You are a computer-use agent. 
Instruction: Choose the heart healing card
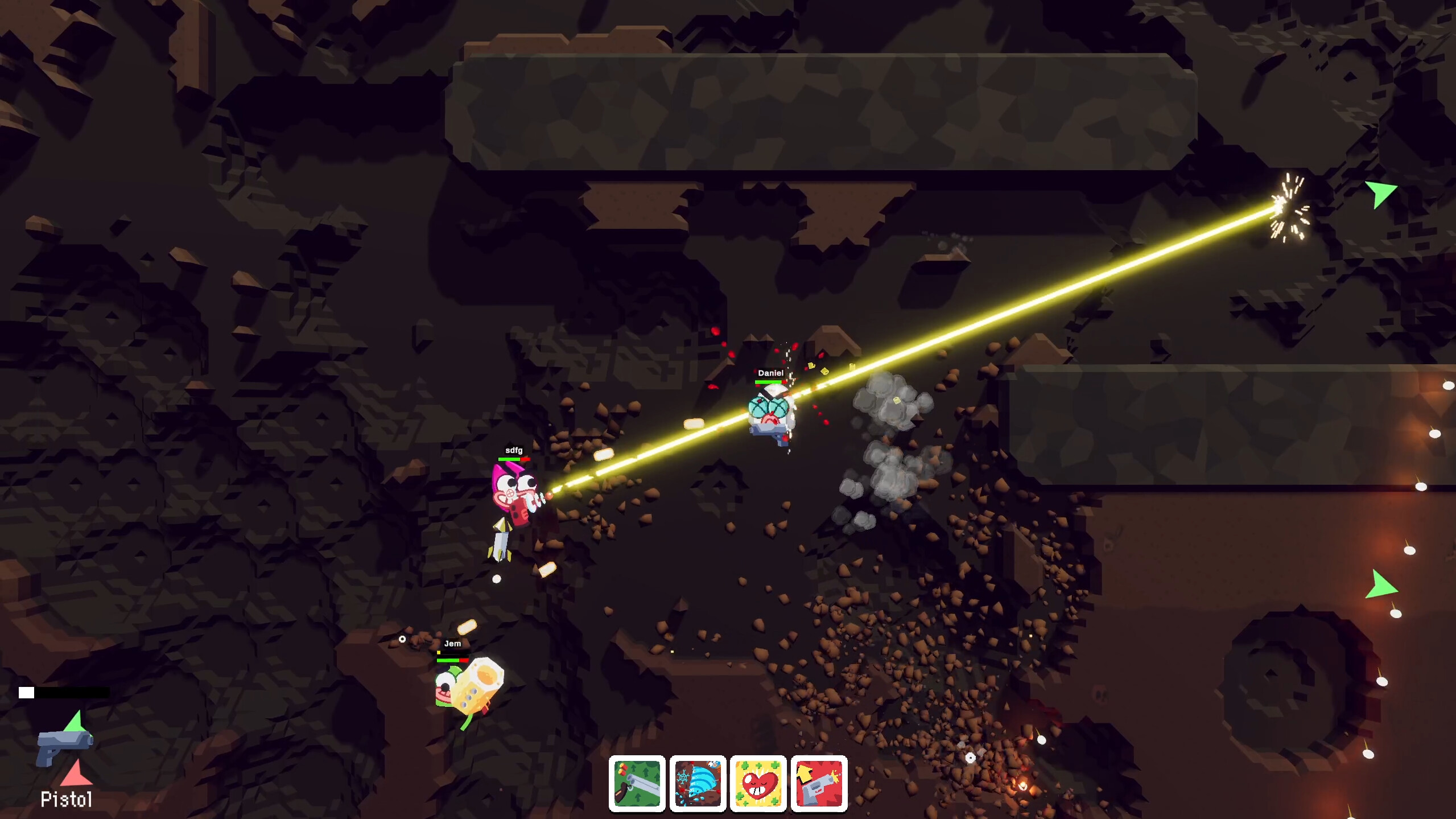pos(758,783)
